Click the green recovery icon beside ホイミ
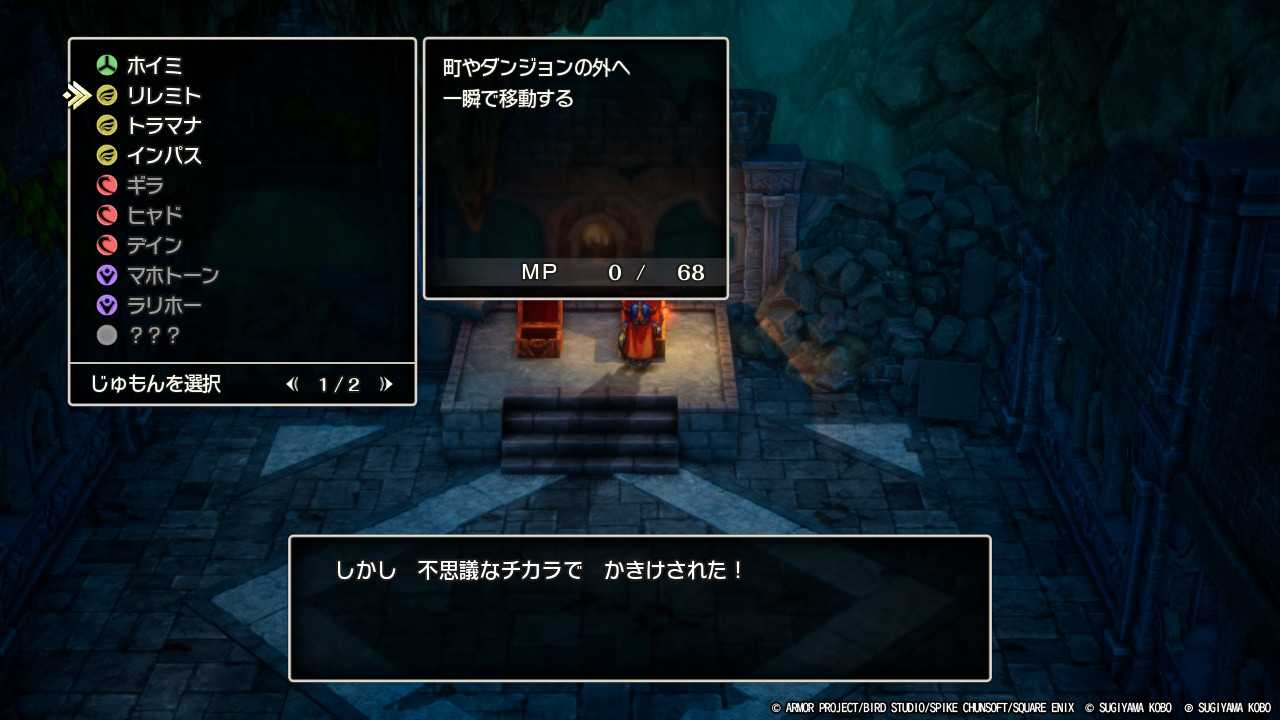Screen dimensions: 1280x720 [x=106, y=65]
